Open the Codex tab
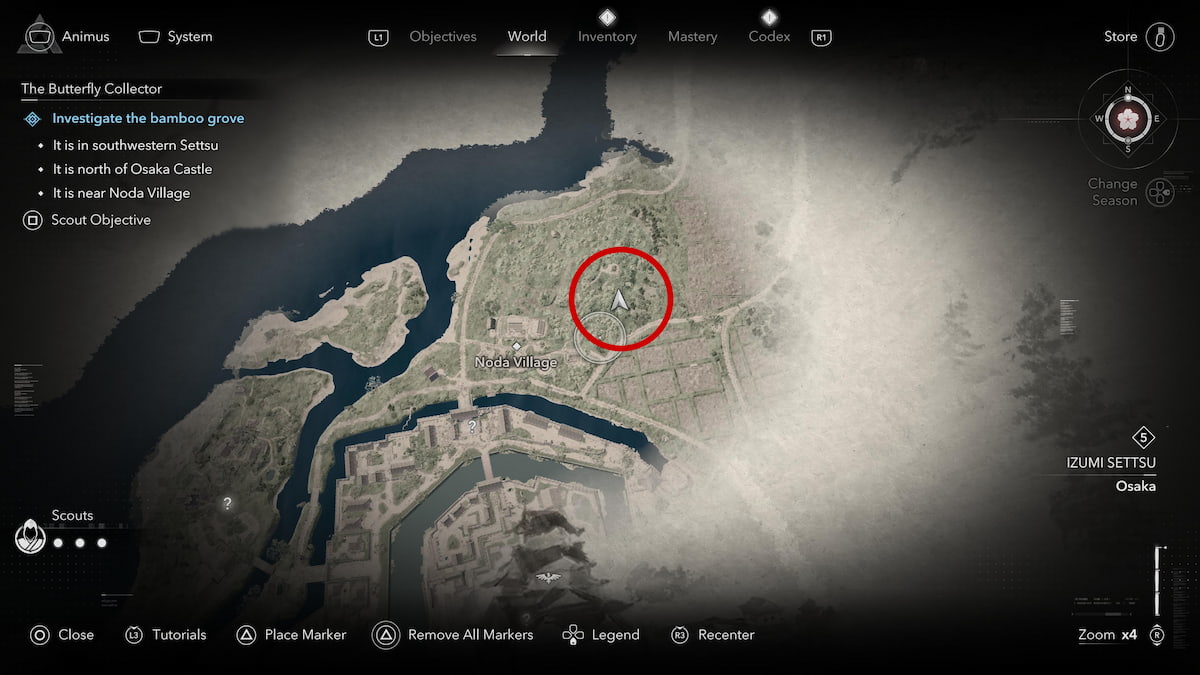The width and height of the screenshot is (1200, 675). 769,37
